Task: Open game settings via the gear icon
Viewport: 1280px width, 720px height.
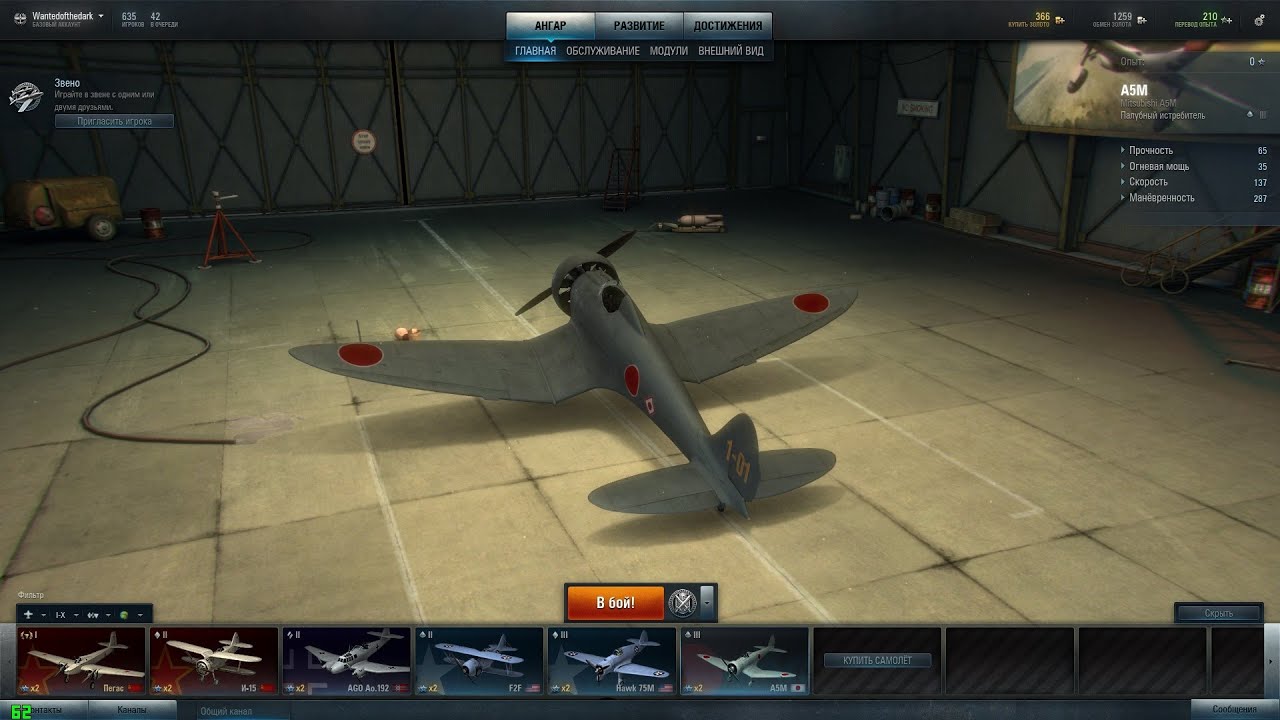Action: point(1259,20)
